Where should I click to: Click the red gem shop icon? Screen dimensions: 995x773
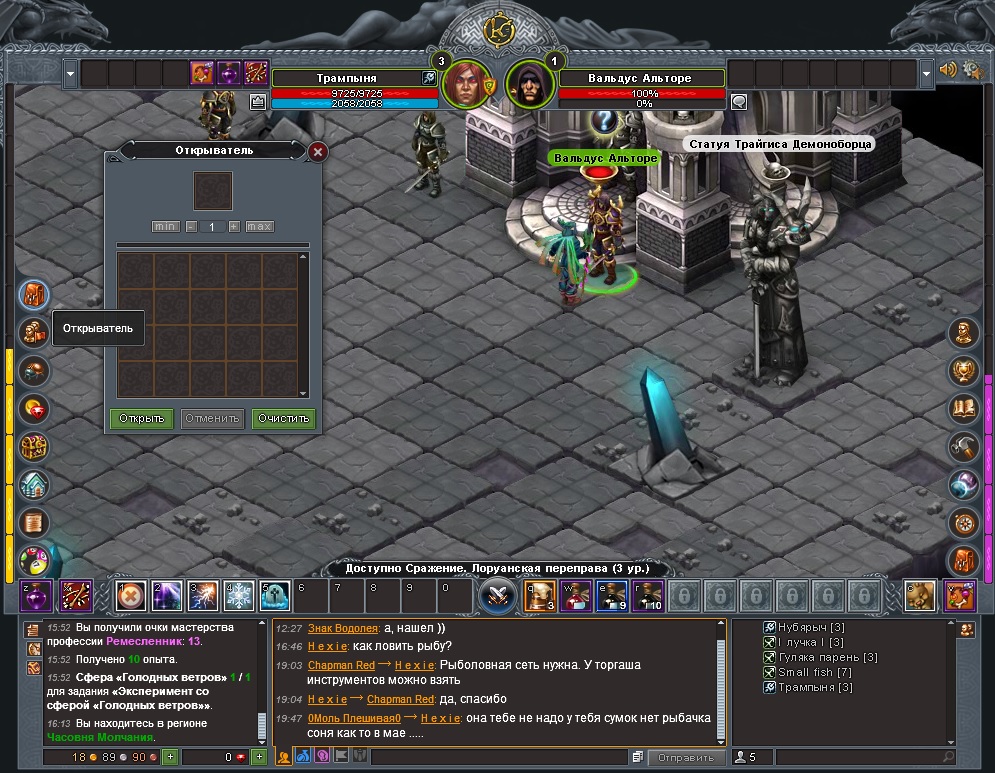[35, 408]
